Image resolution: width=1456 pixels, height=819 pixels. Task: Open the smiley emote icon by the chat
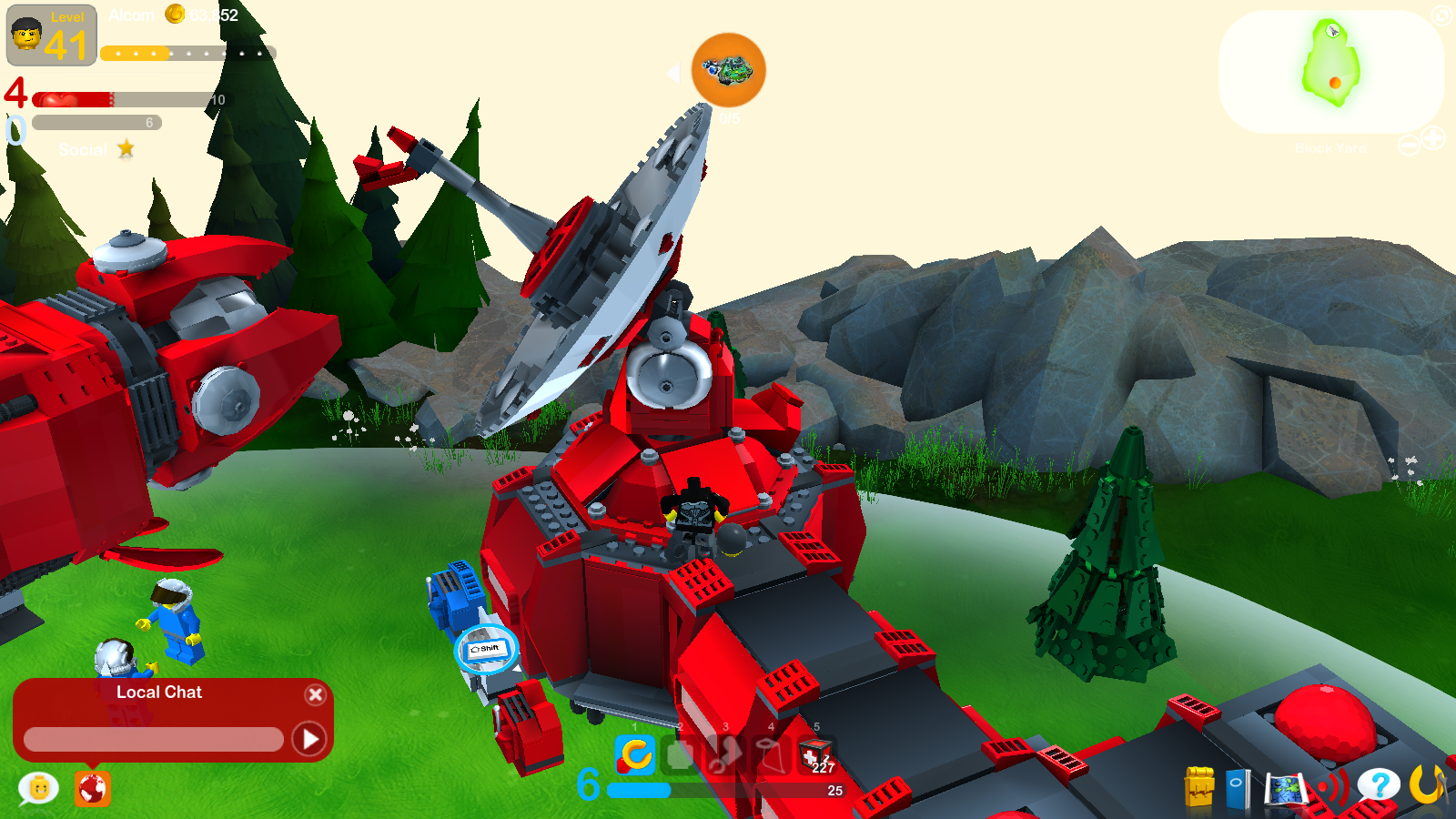point(36,785)
